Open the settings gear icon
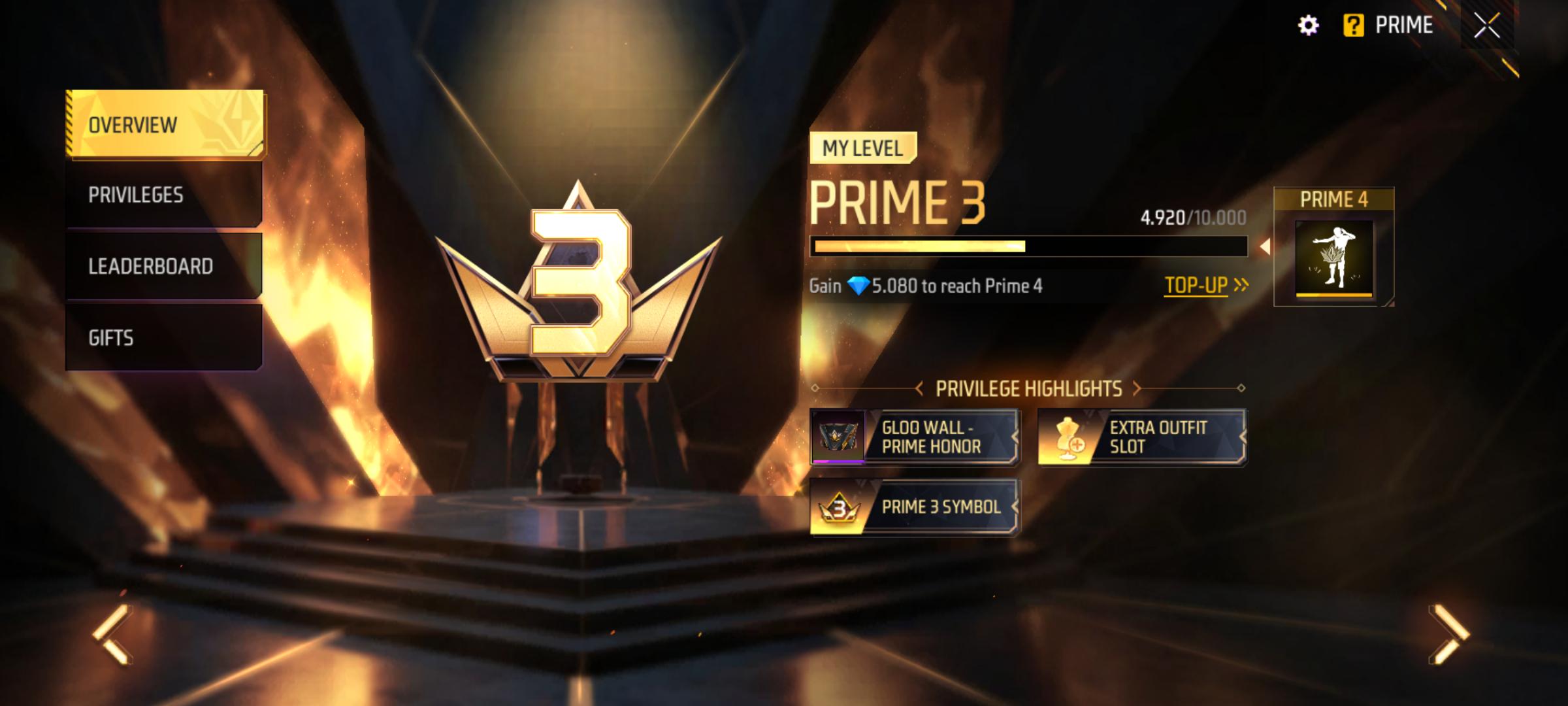The image size is (1568, 706). (x=1309, y=26)
